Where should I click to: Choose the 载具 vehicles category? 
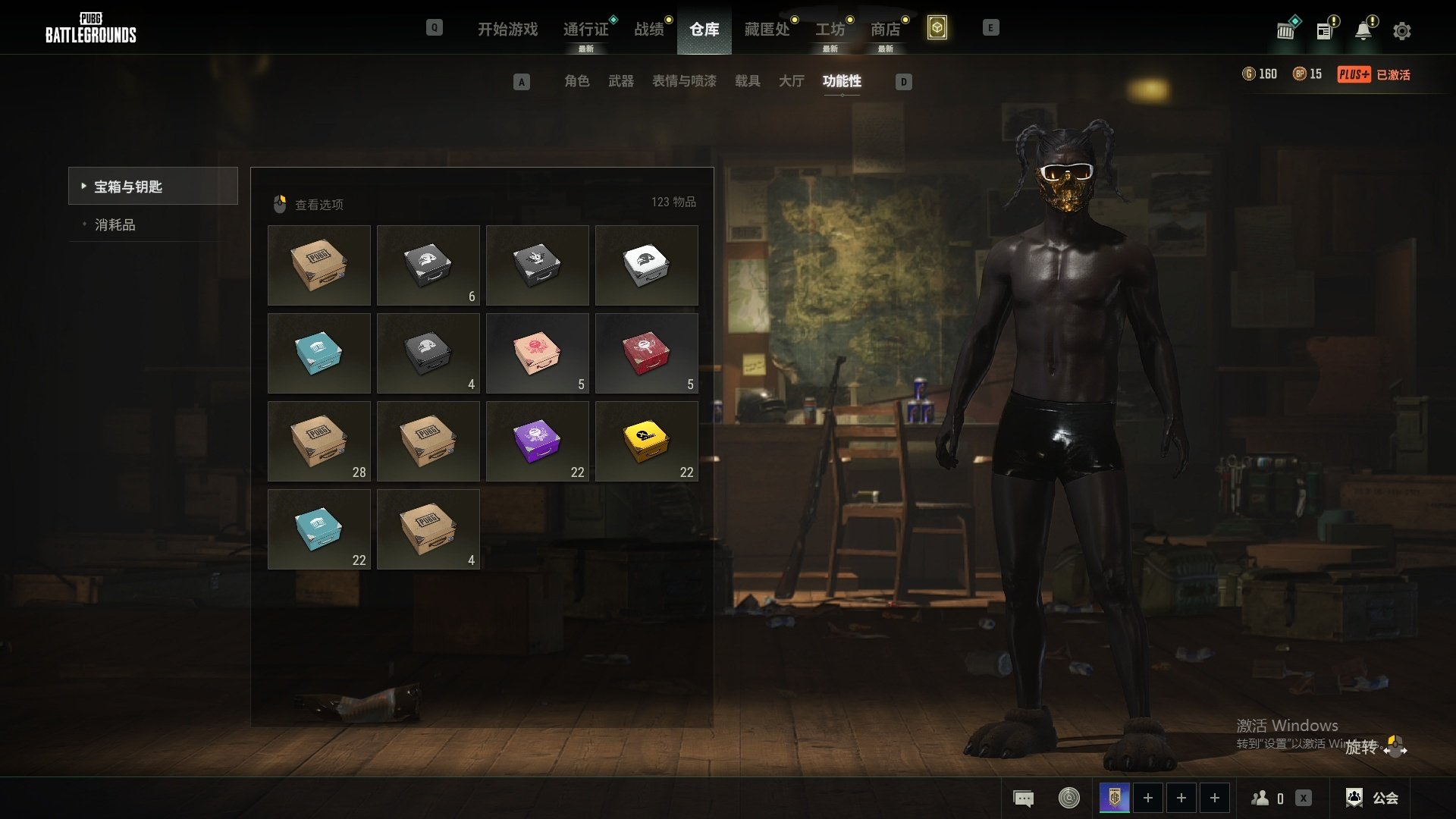(x=747, y=81)
